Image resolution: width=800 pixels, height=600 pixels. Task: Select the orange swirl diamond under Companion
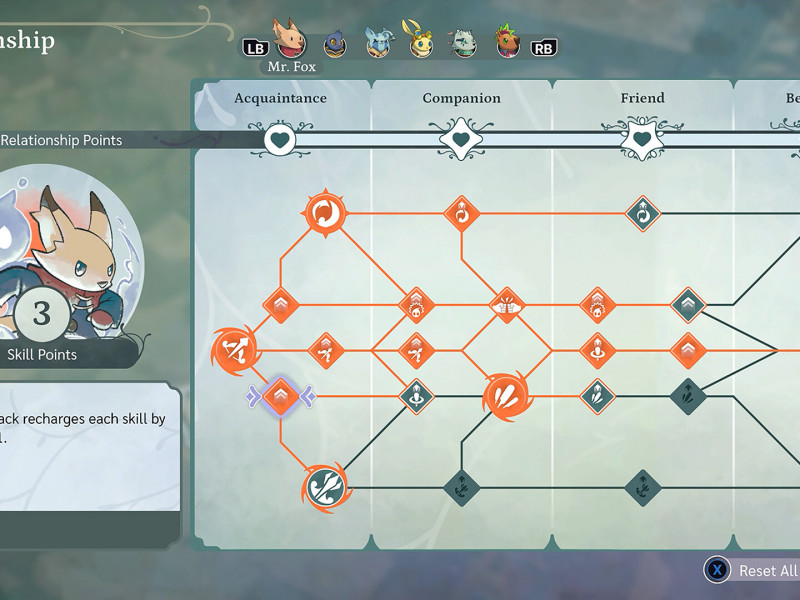[461, 213]
